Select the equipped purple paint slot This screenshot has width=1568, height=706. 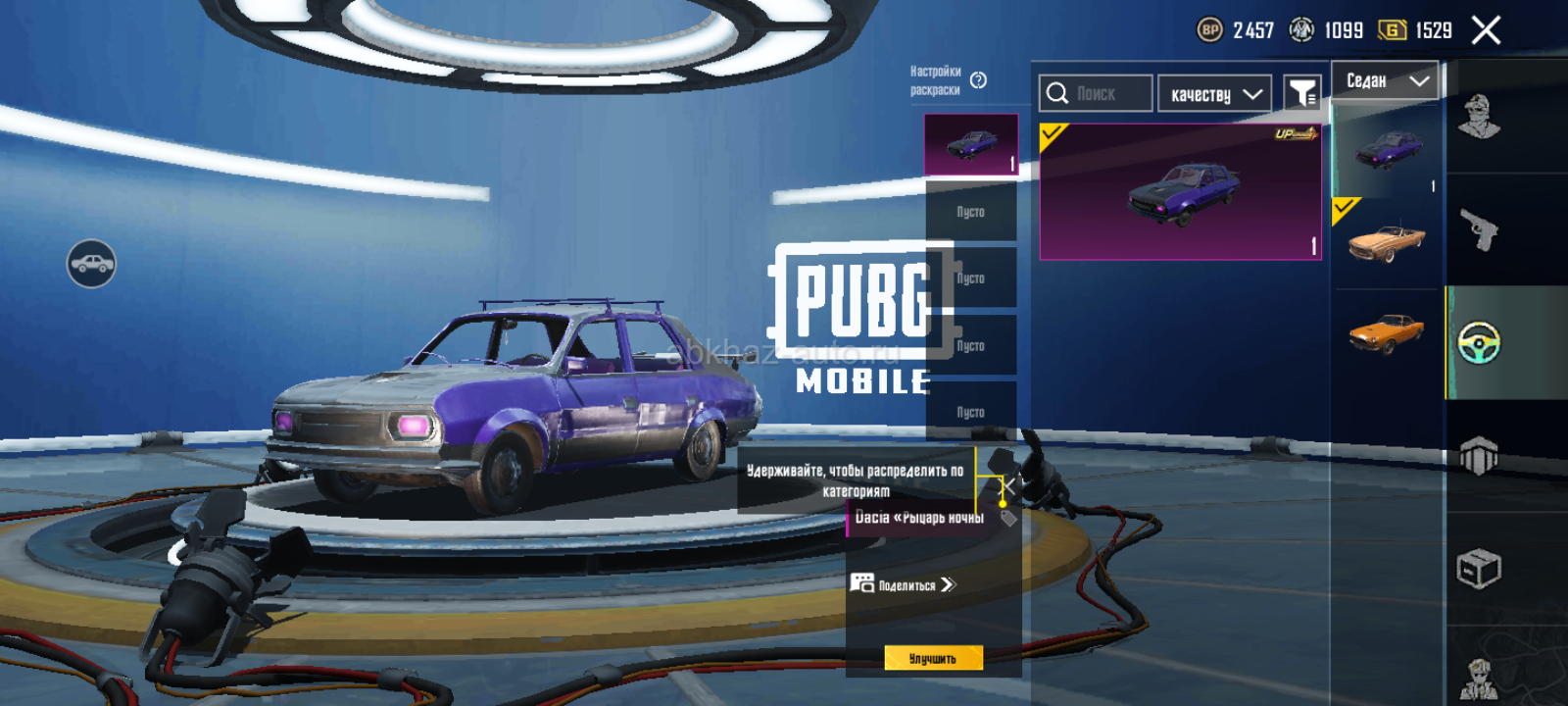click(971, 145)
